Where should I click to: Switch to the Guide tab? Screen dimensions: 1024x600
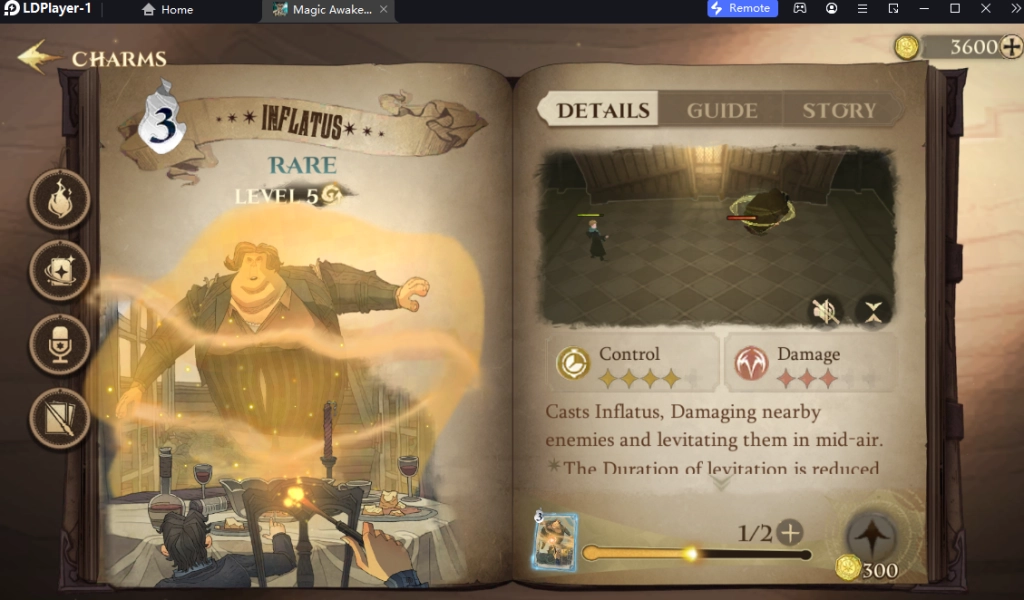(721, 111)
